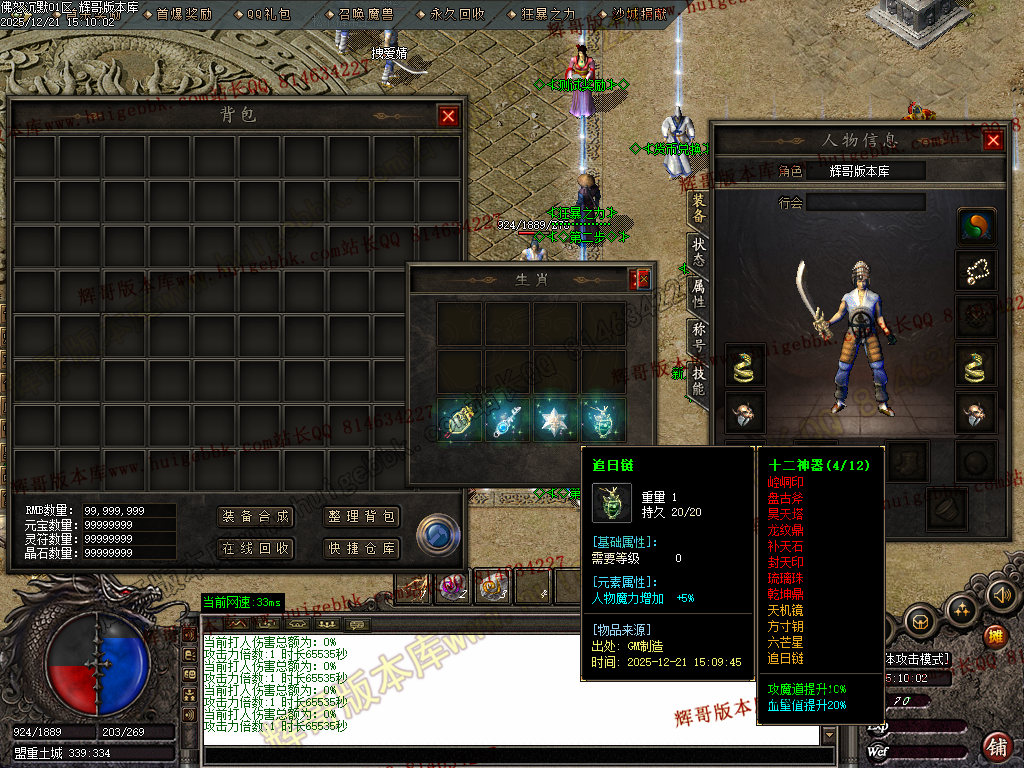Open the 摊 stall button
Screen dimensions: 1024x768
point(994,635)
